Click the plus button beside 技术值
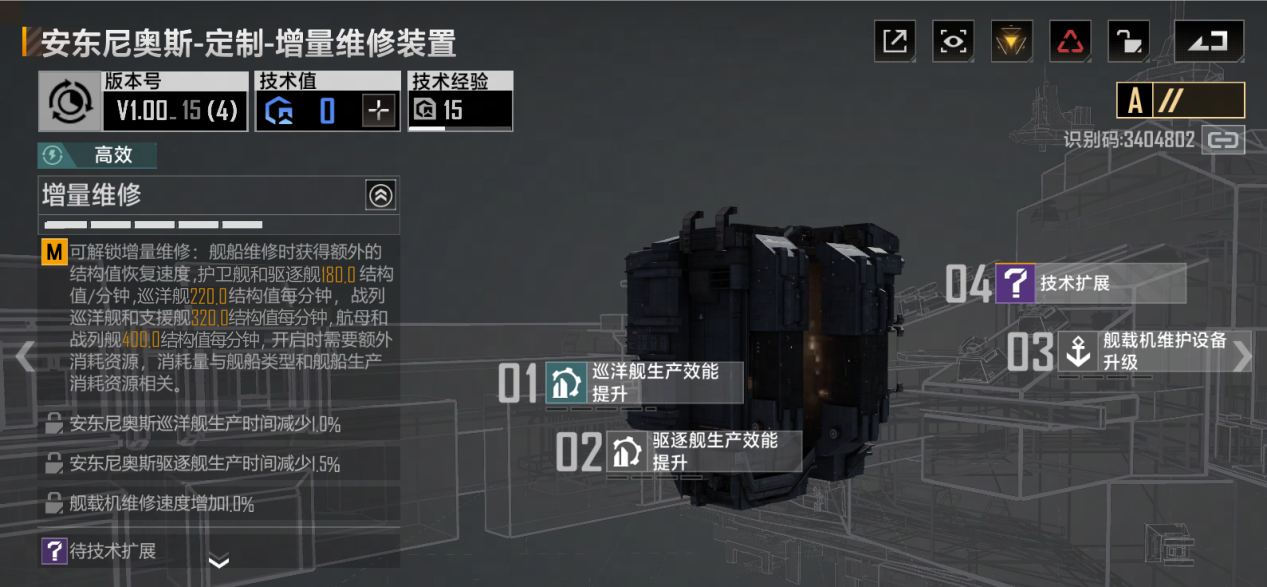The height and width of the screenshot is (587, 1267). 378,111
